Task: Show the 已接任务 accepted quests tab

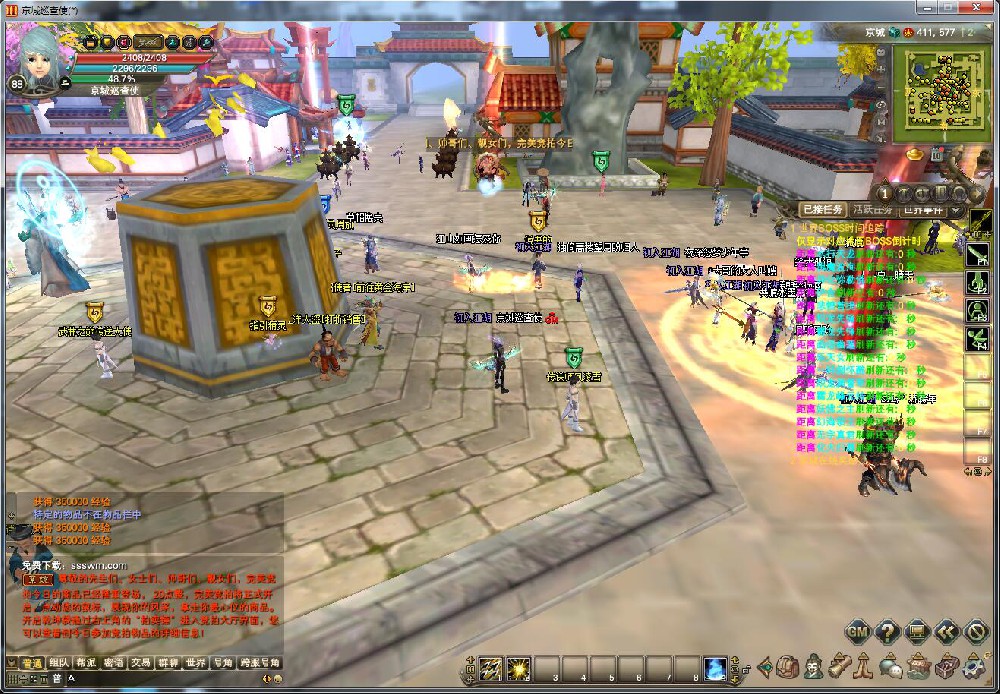Action: (822, 210)
